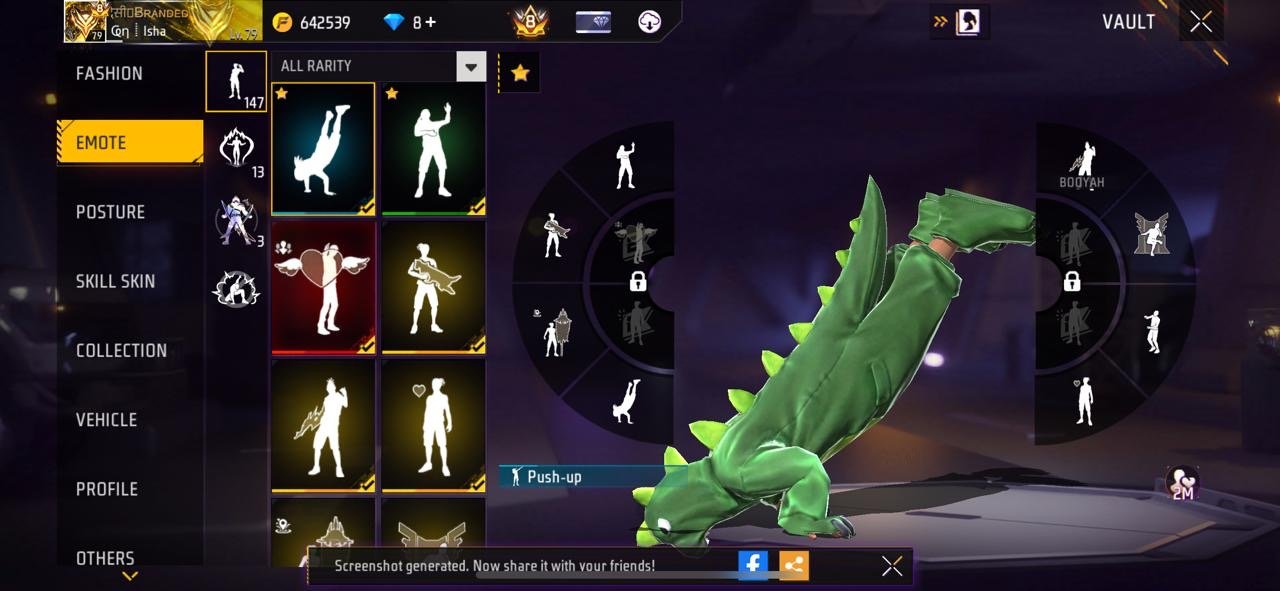
Task: Select the Posture menu entry
Action: (x=111, y=212)
